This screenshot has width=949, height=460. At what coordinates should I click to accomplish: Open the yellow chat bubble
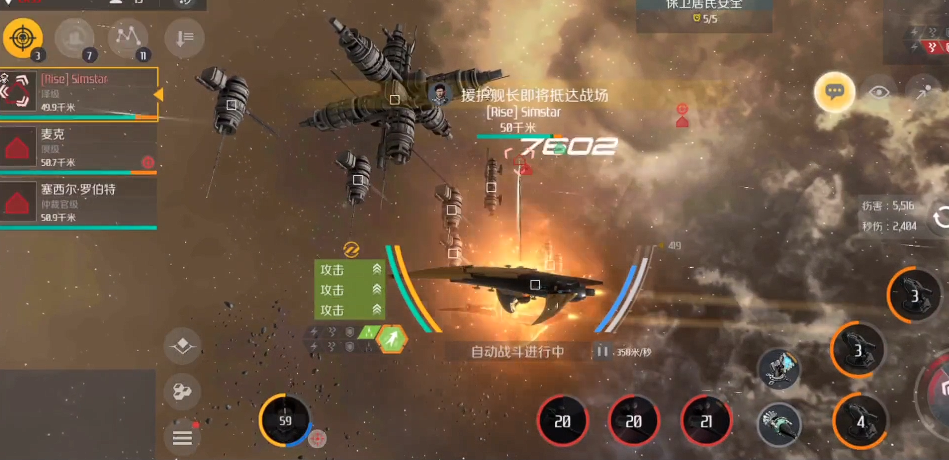(x=833, y=92)
